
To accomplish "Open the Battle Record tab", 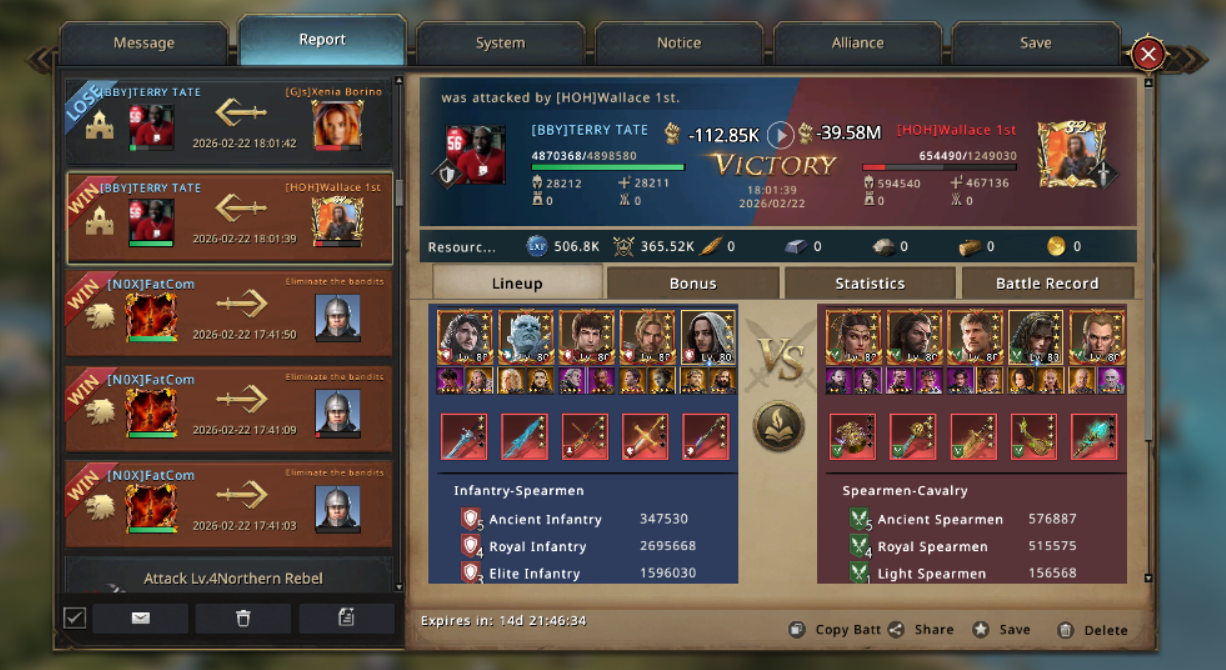I will tap(1046, 283).
